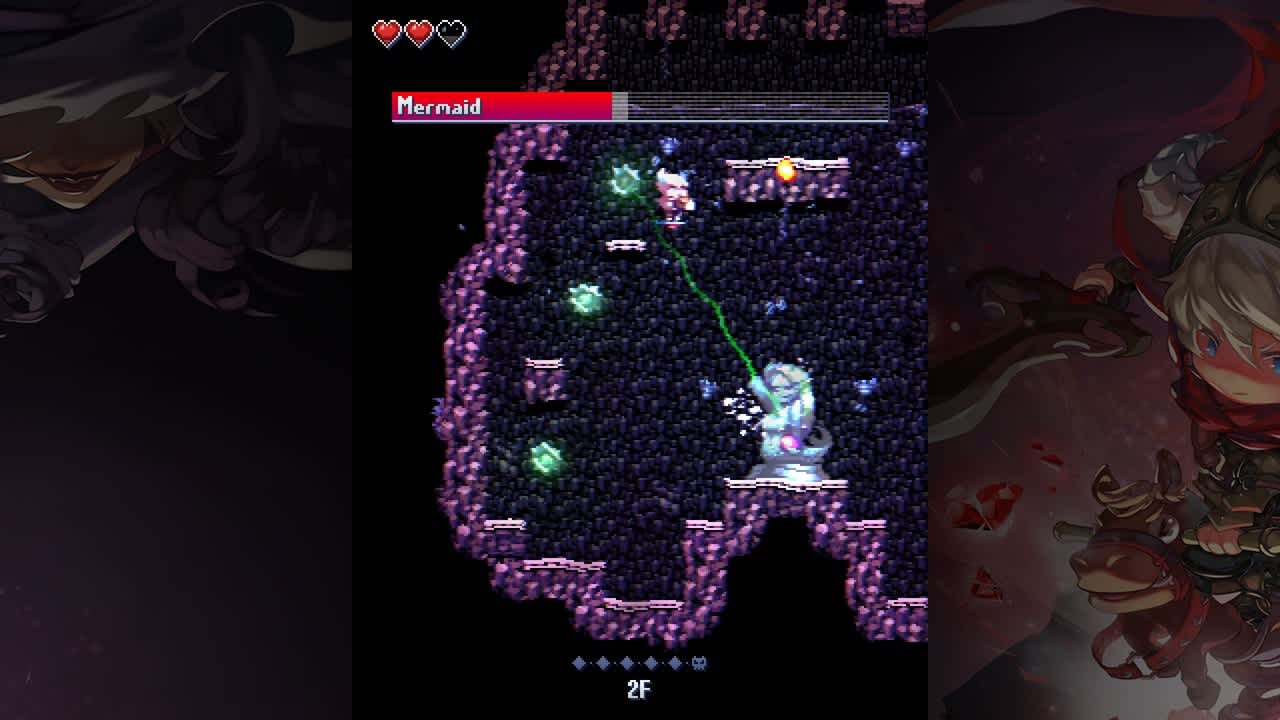Click the skull icon ending the diamond track
Screen dimensions: 1280x720
pyautogui.click(x=700, y=660)
